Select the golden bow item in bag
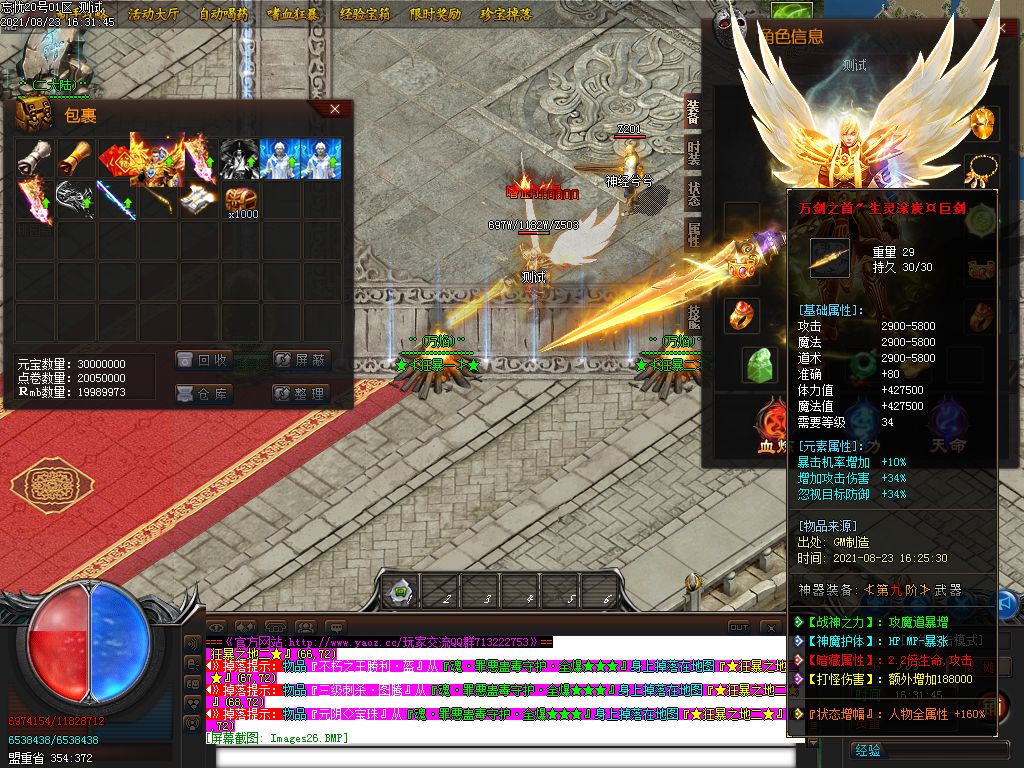The image size is (1024, 768). [158, 200]
